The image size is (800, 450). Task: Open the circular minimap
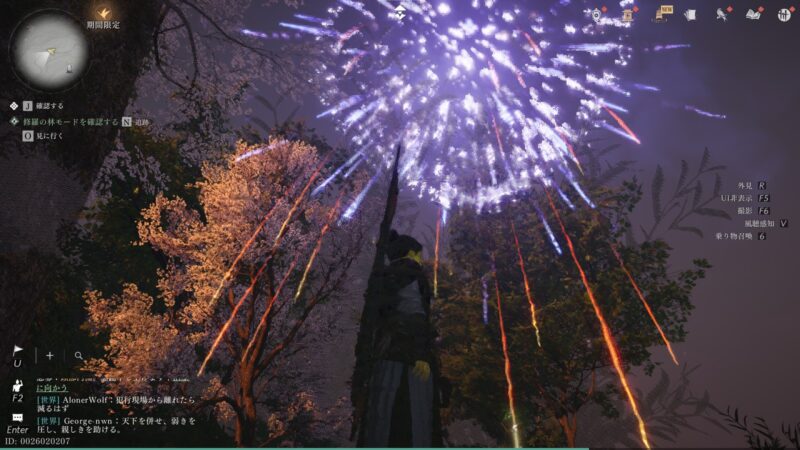[49, 47]
